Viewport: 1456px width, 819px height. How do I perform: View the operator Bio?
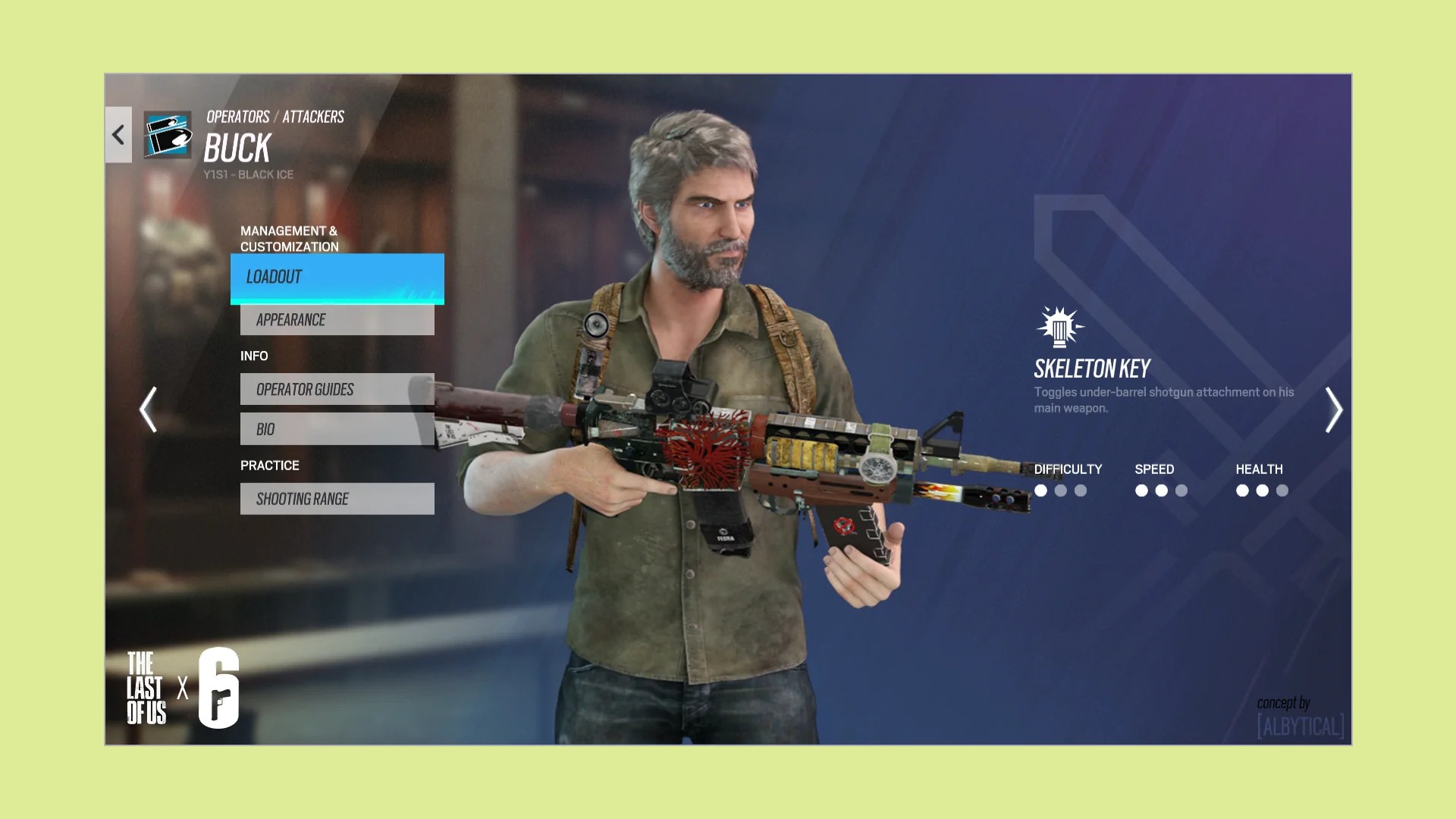[337, 429]
